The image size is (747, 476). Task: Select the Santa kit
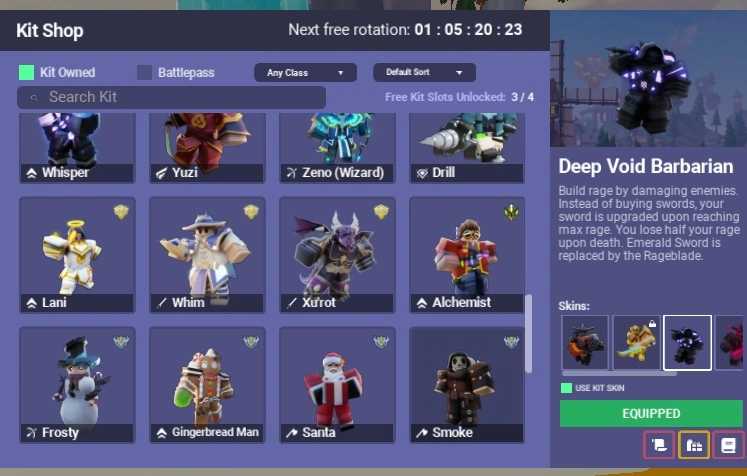pyautogui.click(x=337, y=385)
